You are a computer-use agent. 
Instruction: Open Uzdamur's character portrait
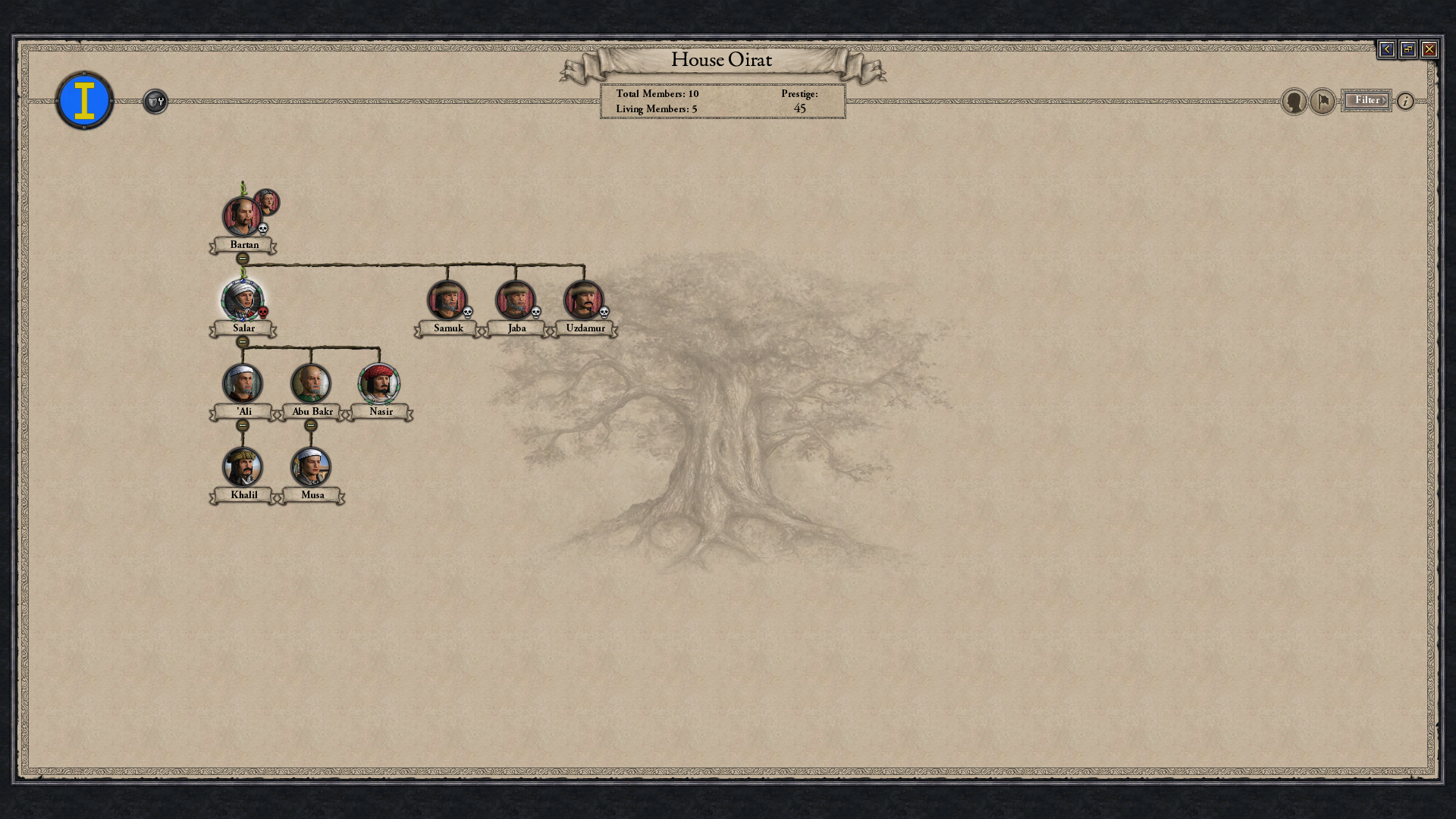pos(585,299)
